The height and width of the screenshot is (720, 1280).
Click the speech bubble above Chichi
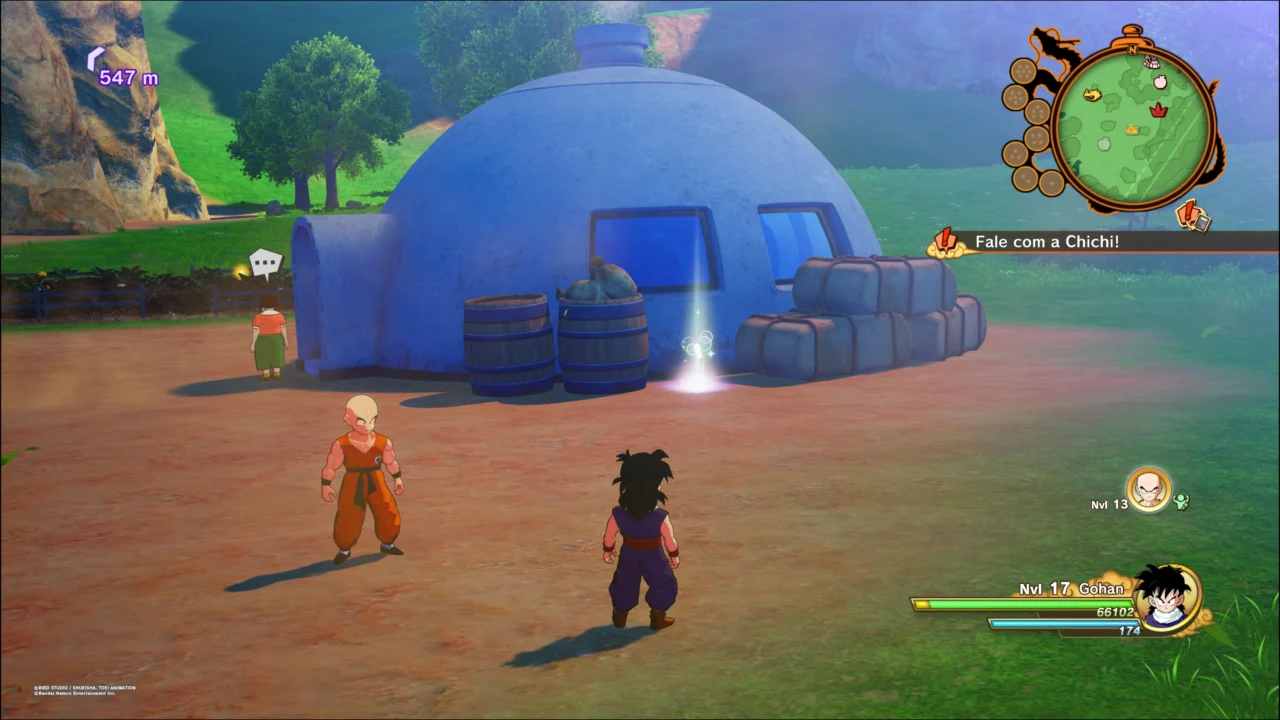coord(266,264)
